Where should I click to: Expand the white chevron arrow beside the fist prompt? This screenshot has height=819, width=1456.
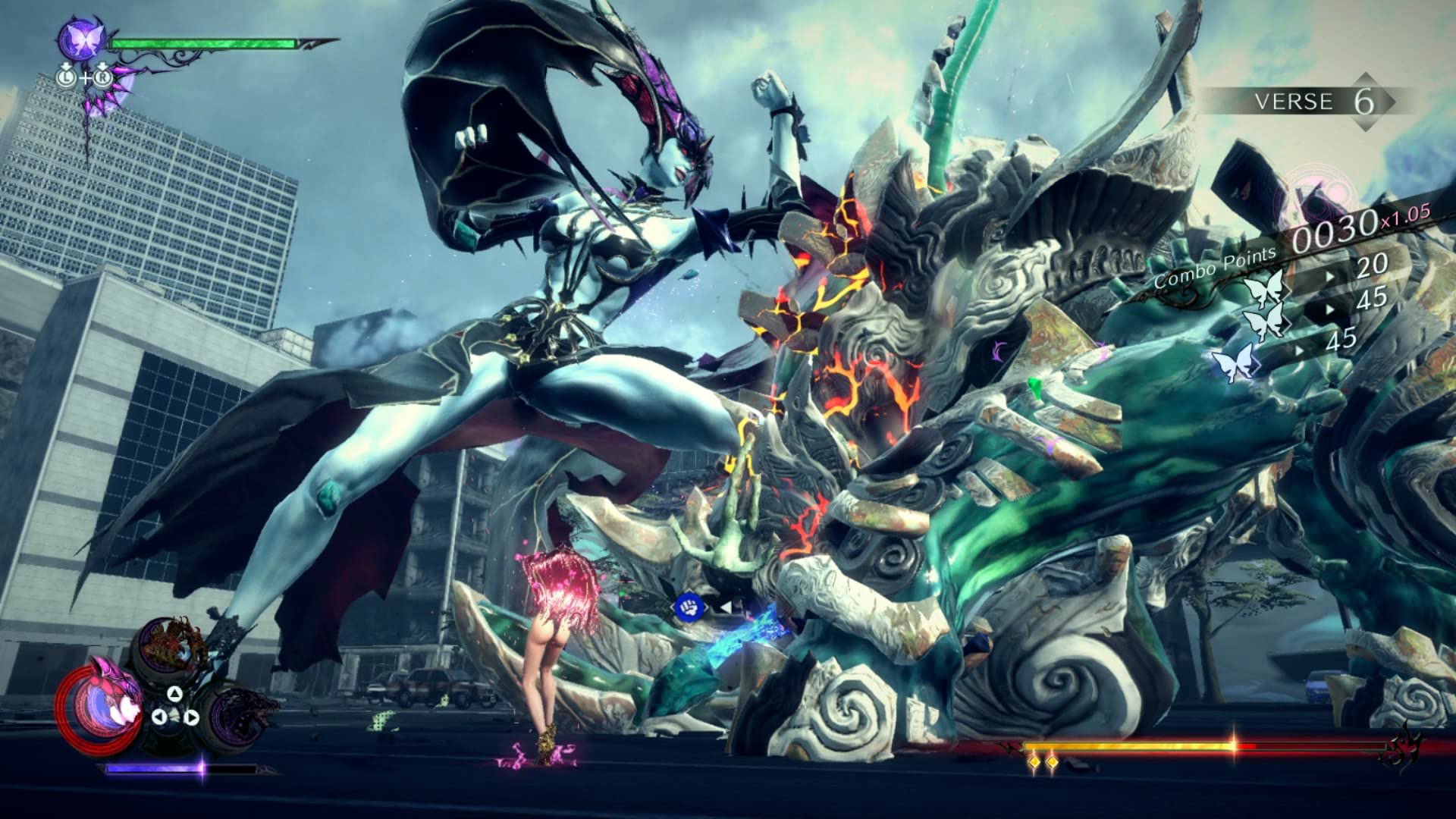pyautogui.click(x=727, y=607)
